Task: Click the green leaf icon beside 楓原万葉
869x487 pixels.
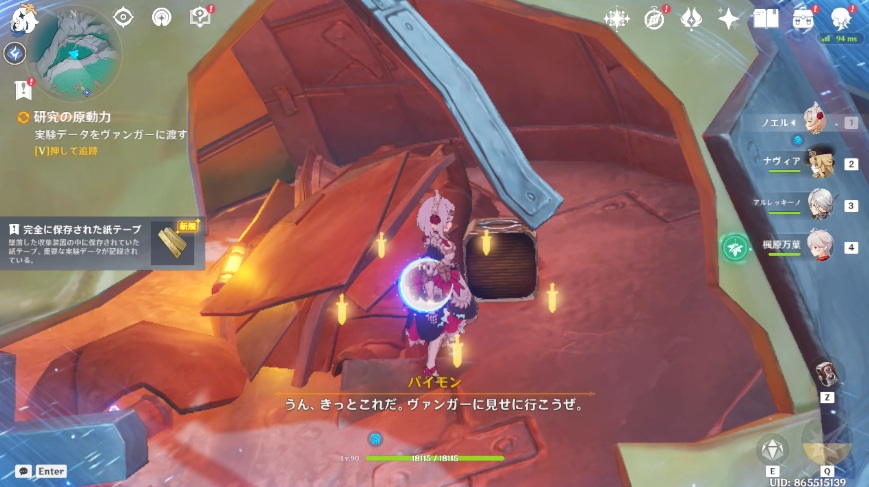Action: point(735,247)
